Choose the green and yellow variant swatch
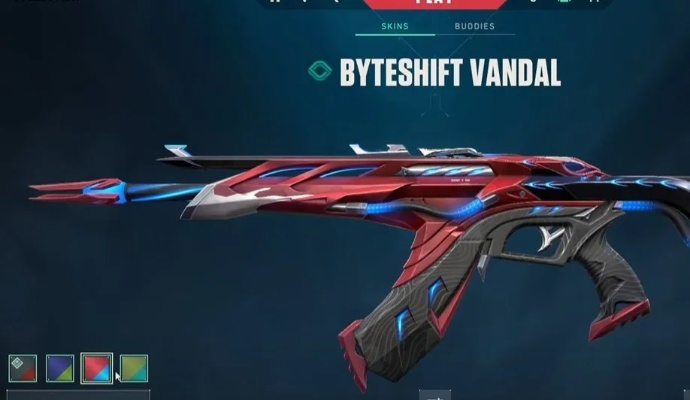Screen dimensions: 690x400 point(134,368)
